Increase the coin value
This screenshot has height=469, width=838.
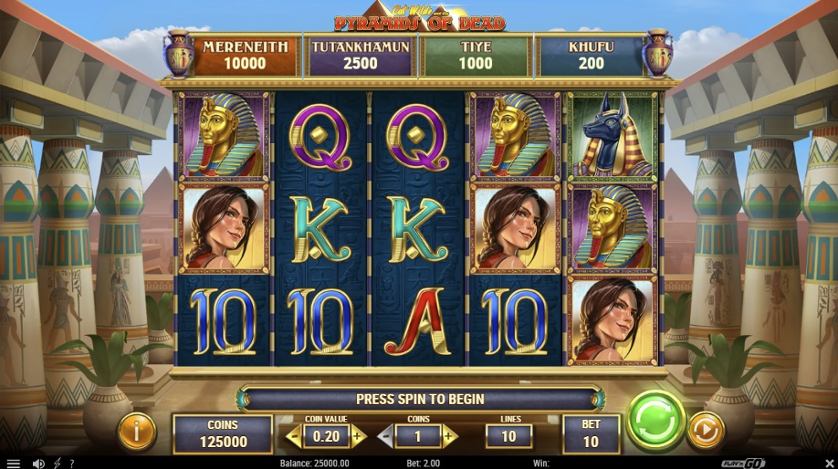(358, 436)
